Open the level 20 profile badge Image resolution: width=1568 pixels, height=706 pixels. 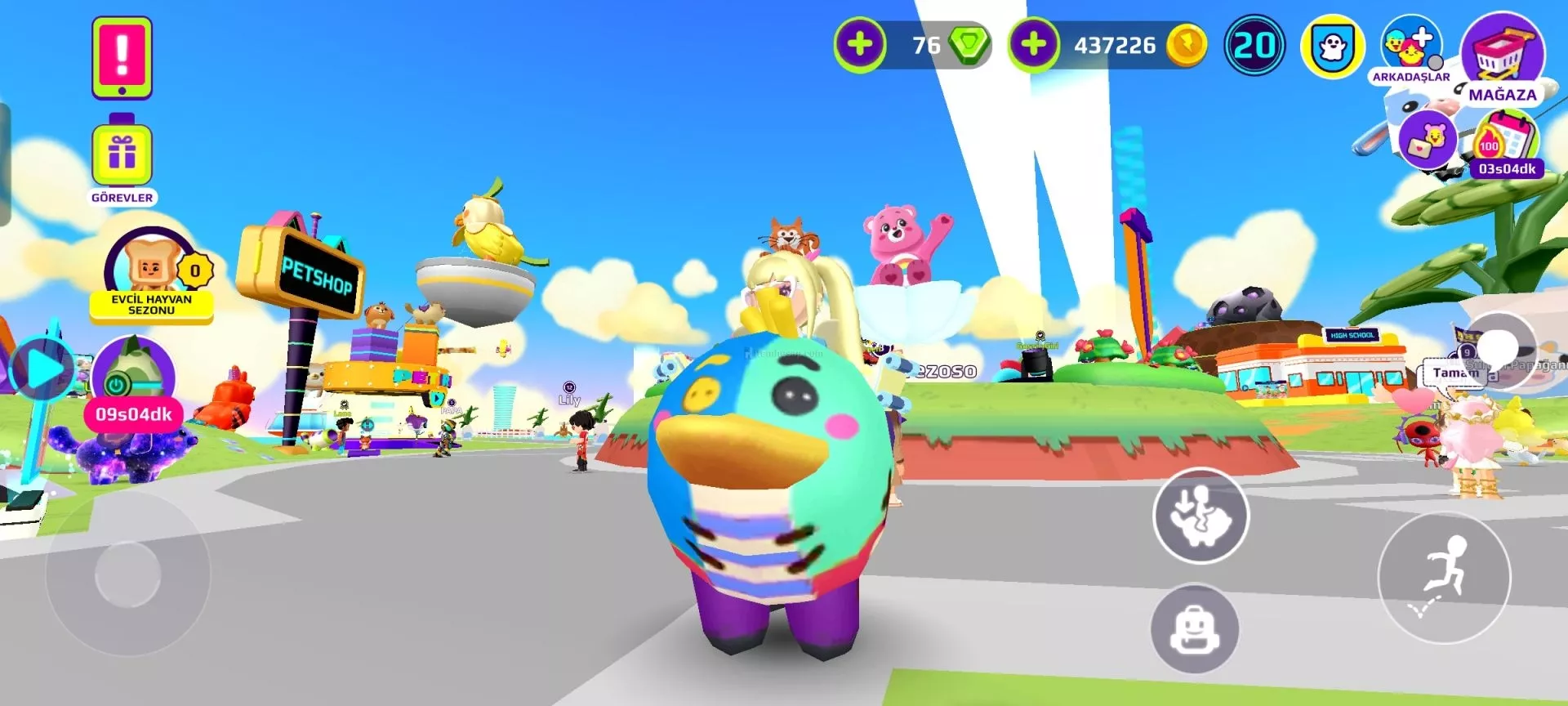[1254, 46]
